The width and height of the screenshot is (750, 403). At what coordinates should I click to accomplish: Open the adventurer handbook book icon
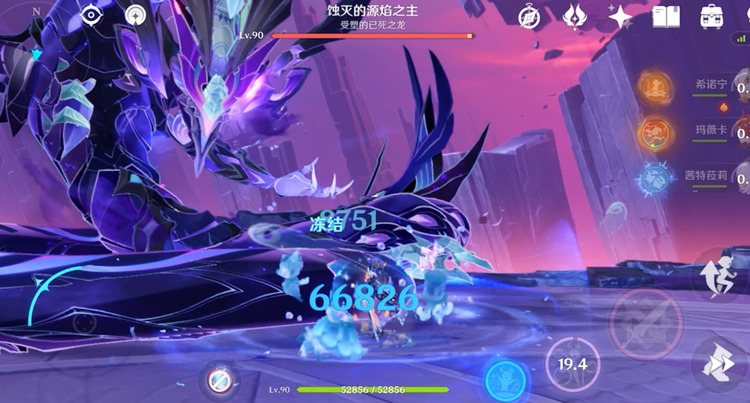(665, 16)
